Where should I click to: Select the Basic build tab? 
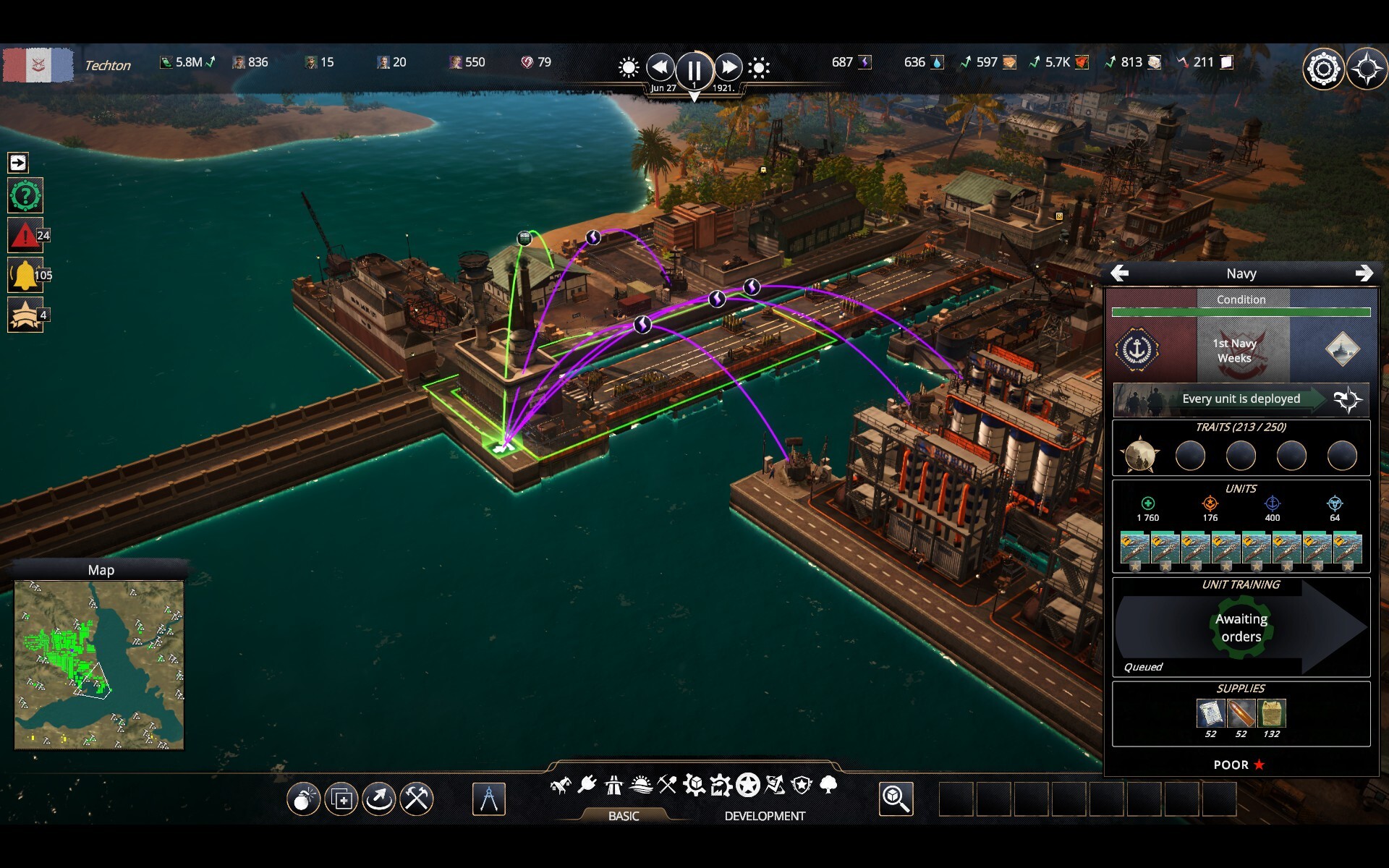(x=623, y=816)
